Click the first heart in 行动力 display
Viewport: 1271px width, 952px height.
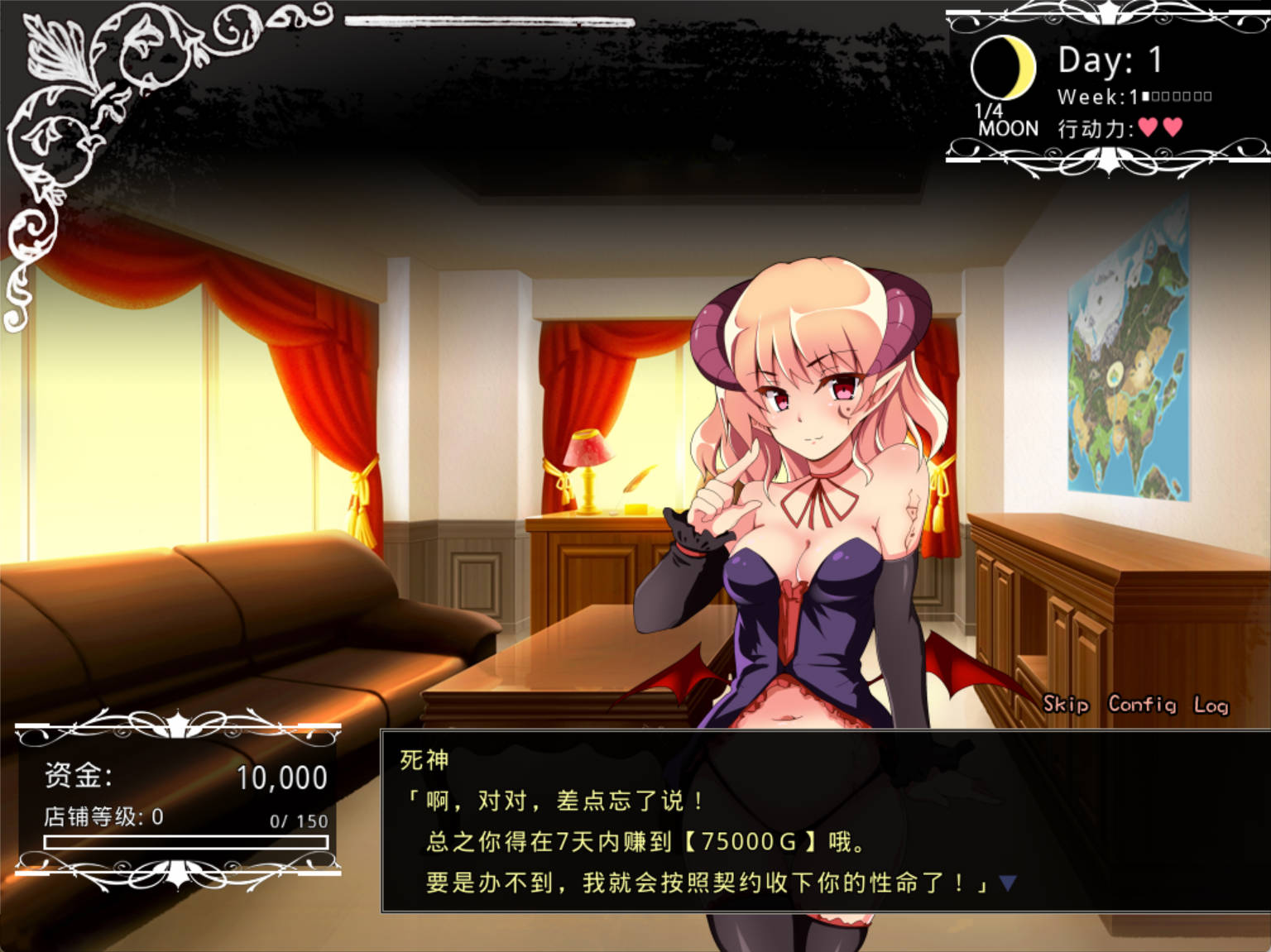click(1149, 127)
